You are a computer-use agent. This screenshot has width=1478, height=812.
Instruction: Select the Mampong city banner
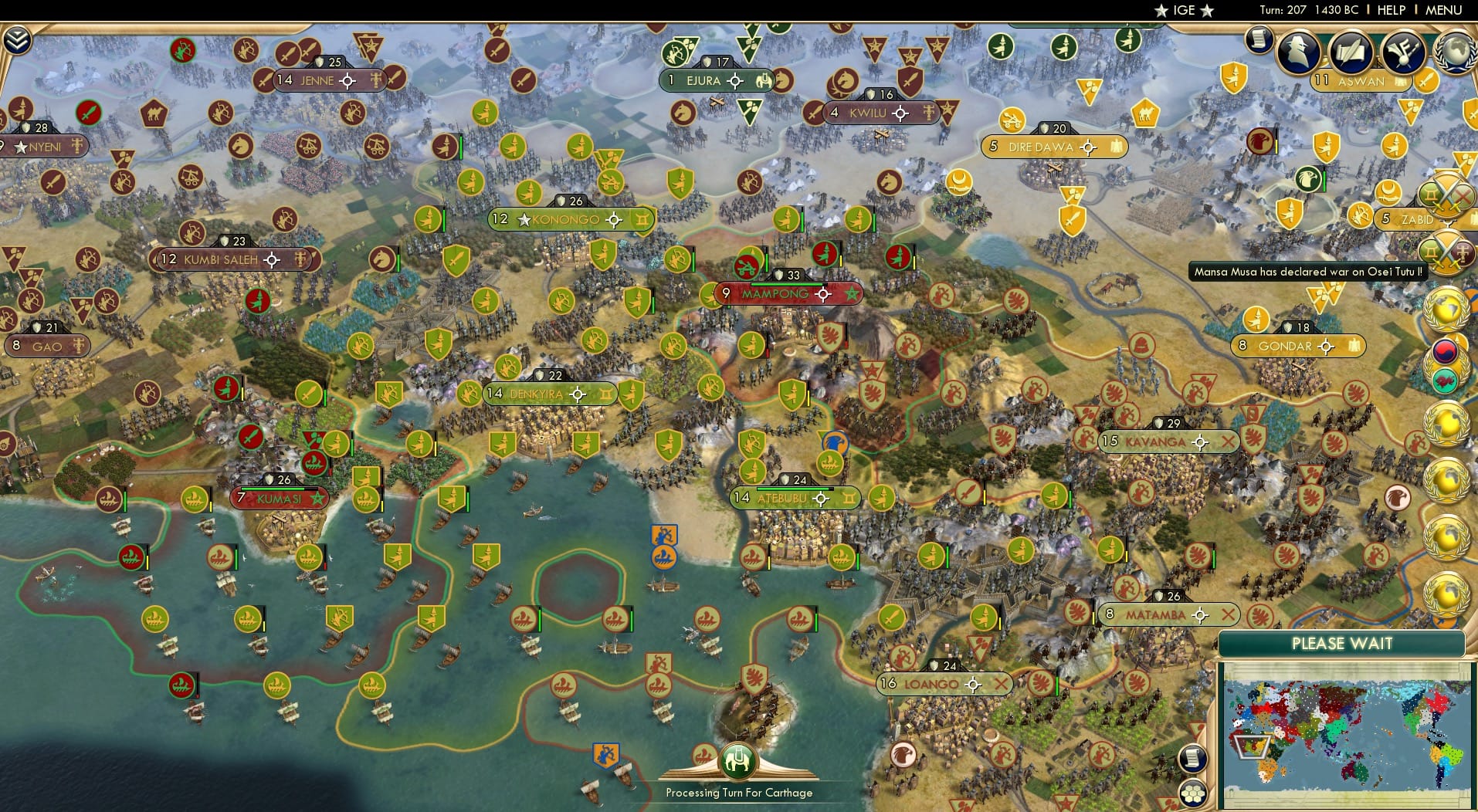pos(776,294)
